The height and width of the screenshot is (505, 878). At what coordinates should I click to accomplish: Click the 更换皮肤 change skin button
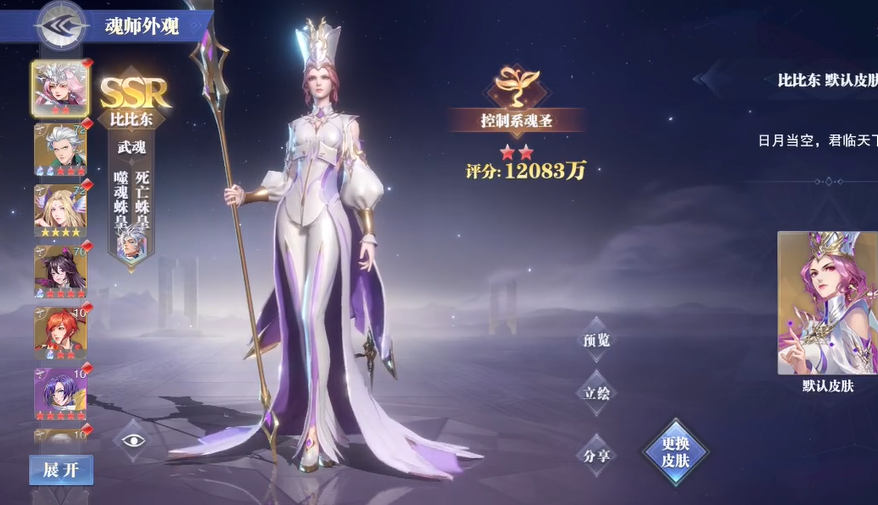(x=676, y=452)
